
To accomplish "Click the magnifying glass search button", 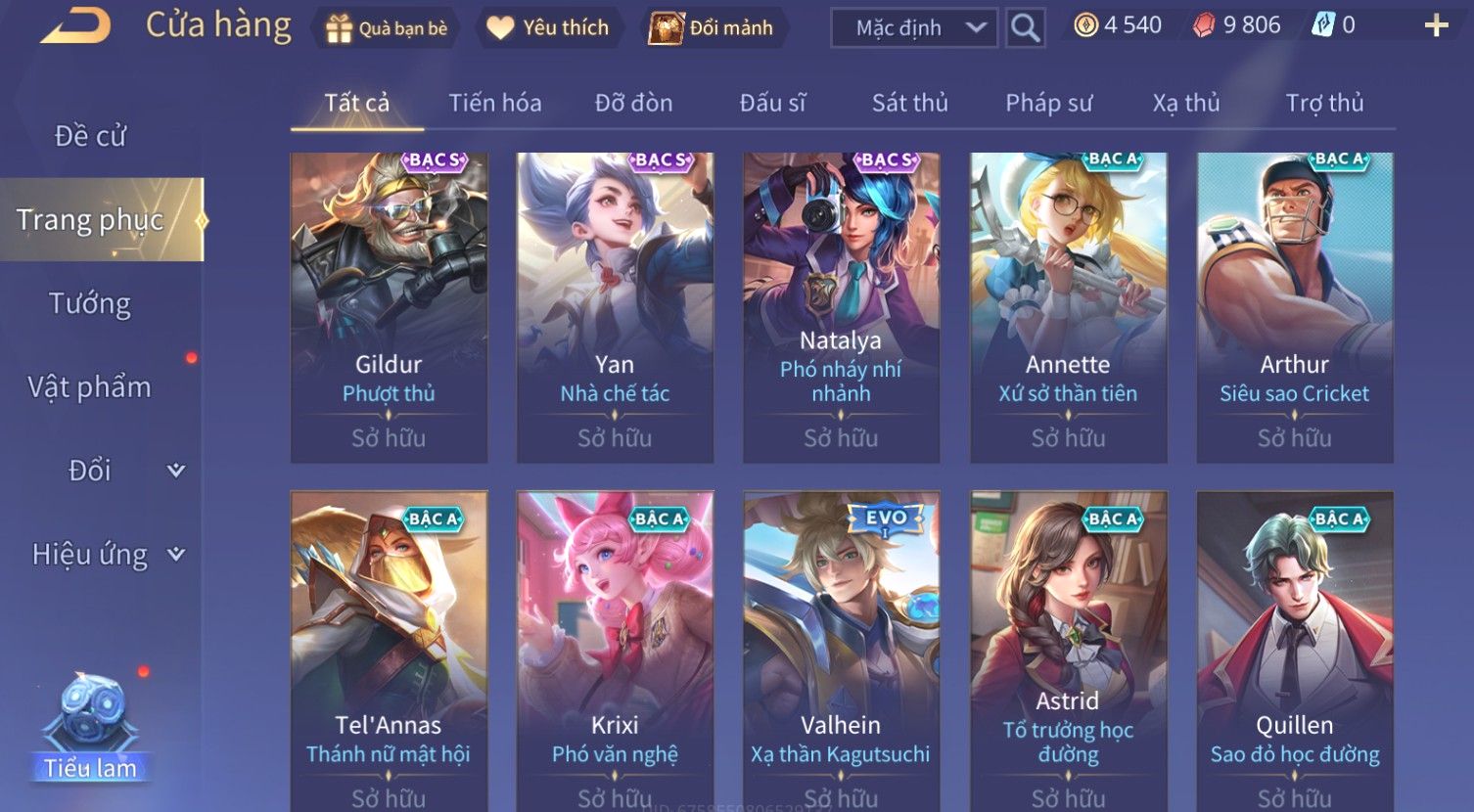I will pyautogui.click(x=1025, y=28).
